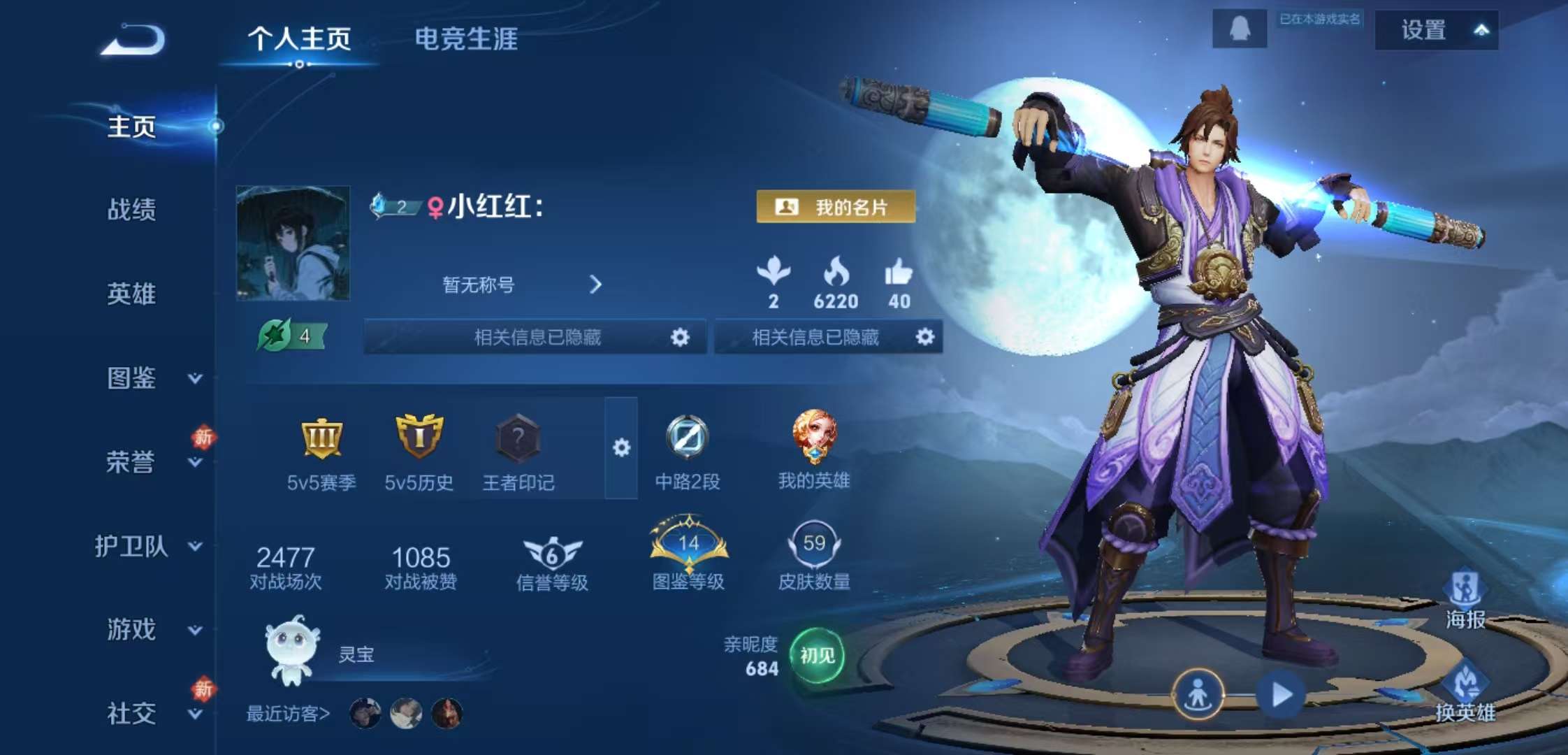Click the 我的名片 button
This screenshot has height=755, width=1568.
836,206
